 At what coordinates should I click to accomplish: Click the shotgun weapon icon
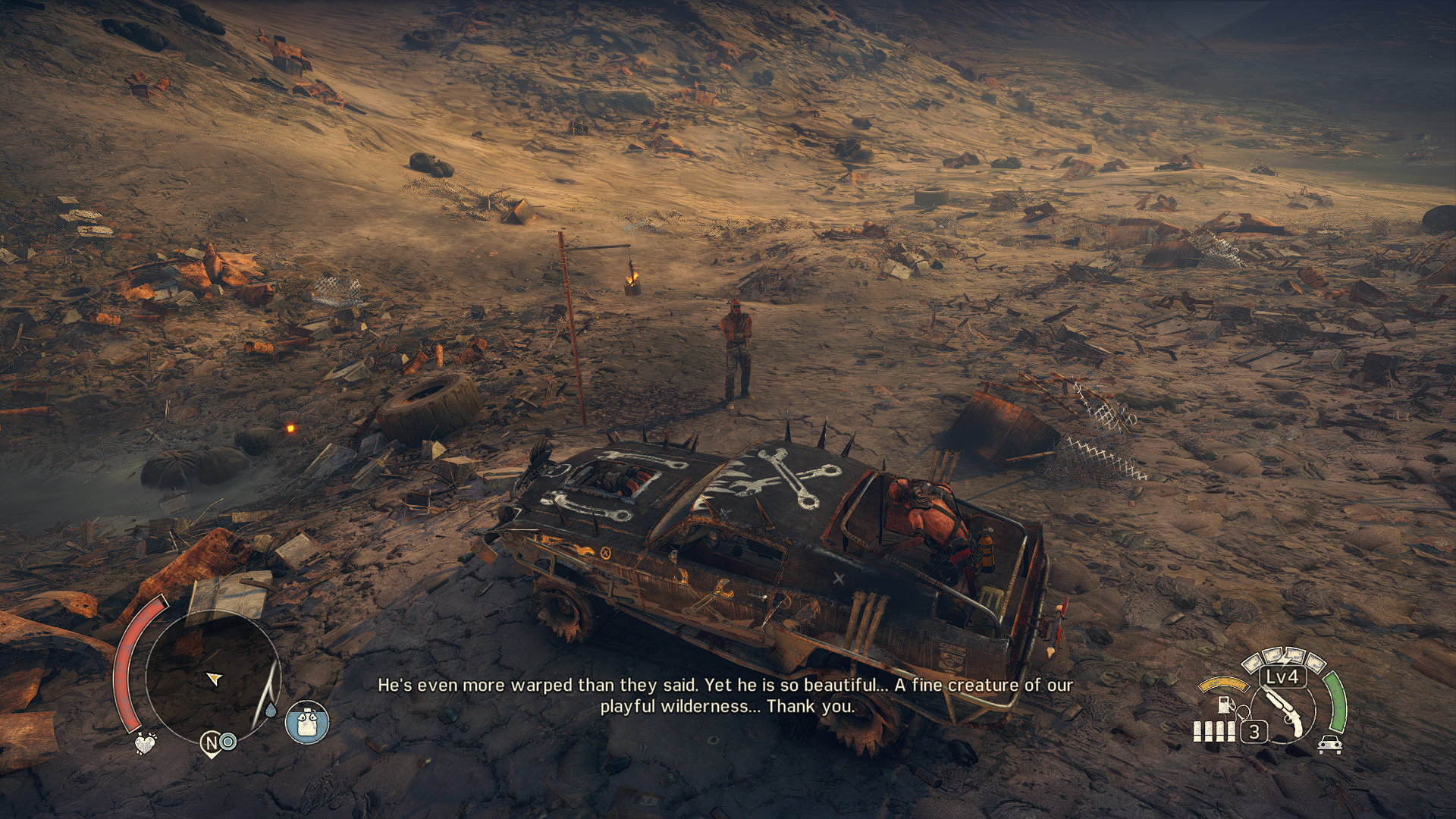(1285, 711)
